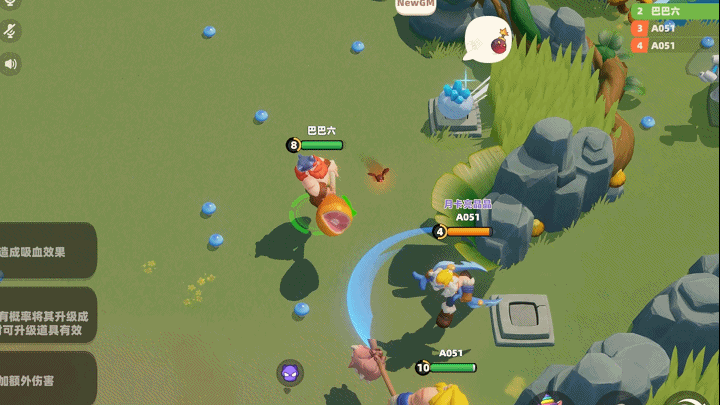The height and width of the screenshot is (405, 720).
Task: Select the extra damage upgrade card
Action: [46, 379]
